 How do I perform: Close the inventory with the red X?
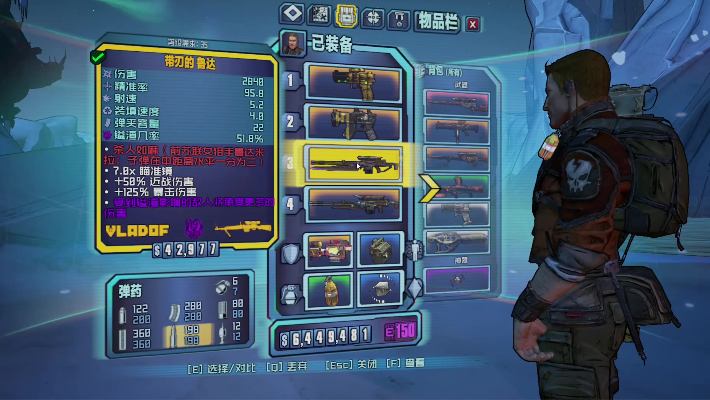pos(473,23)
